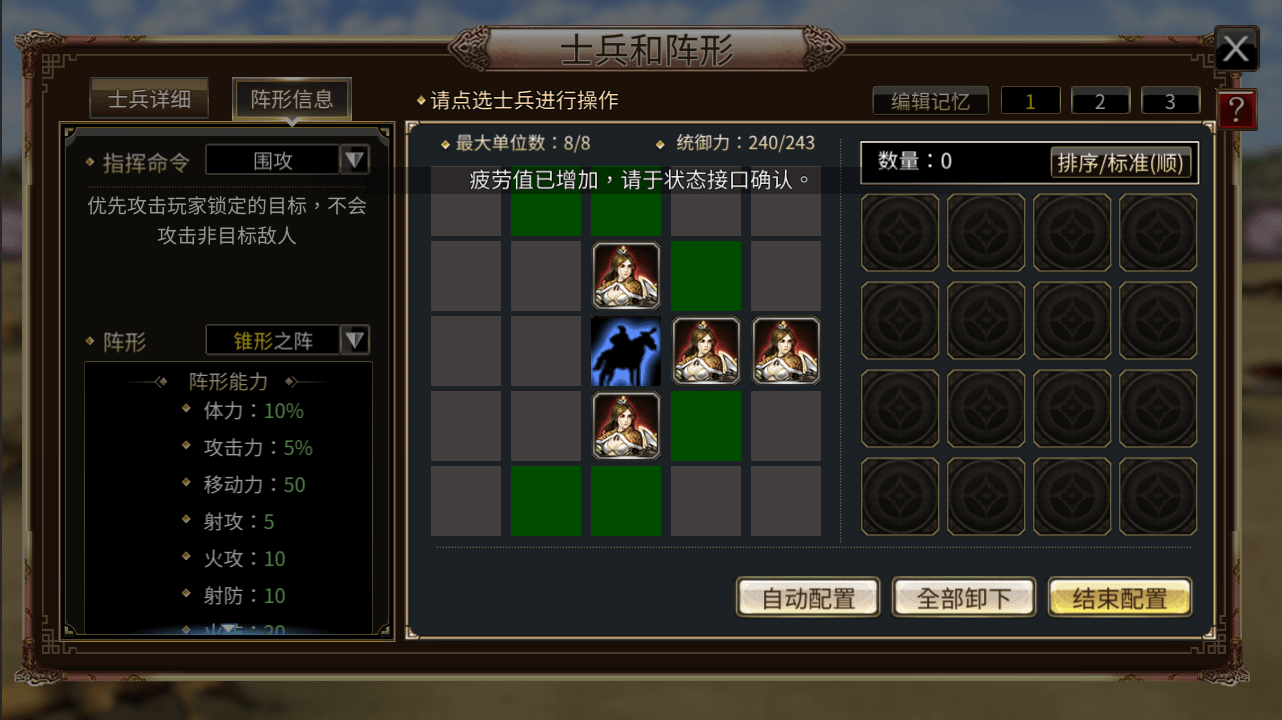Select the rightmost female soldier unit

(785, 351)
